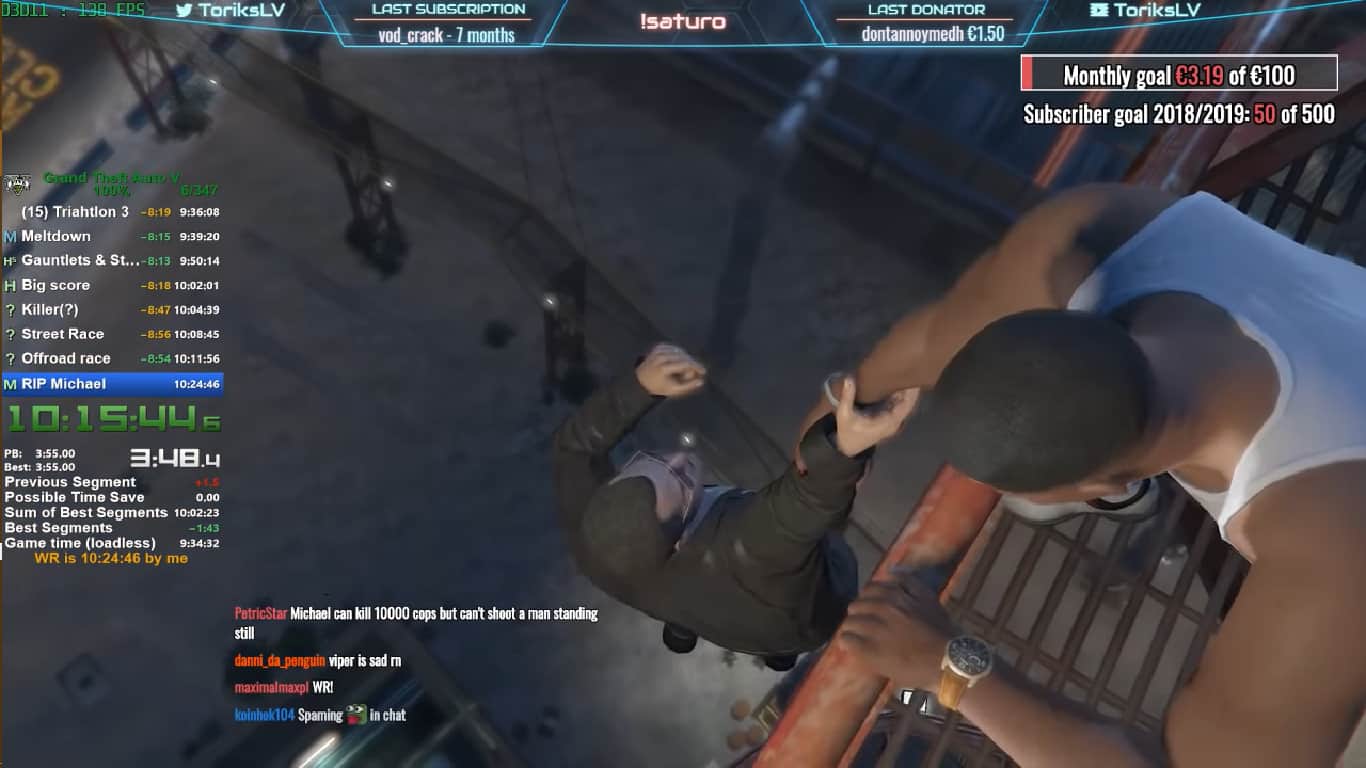Click the question-mark icon beside Killer(?)
The image size is (1366, 768).
8,309
